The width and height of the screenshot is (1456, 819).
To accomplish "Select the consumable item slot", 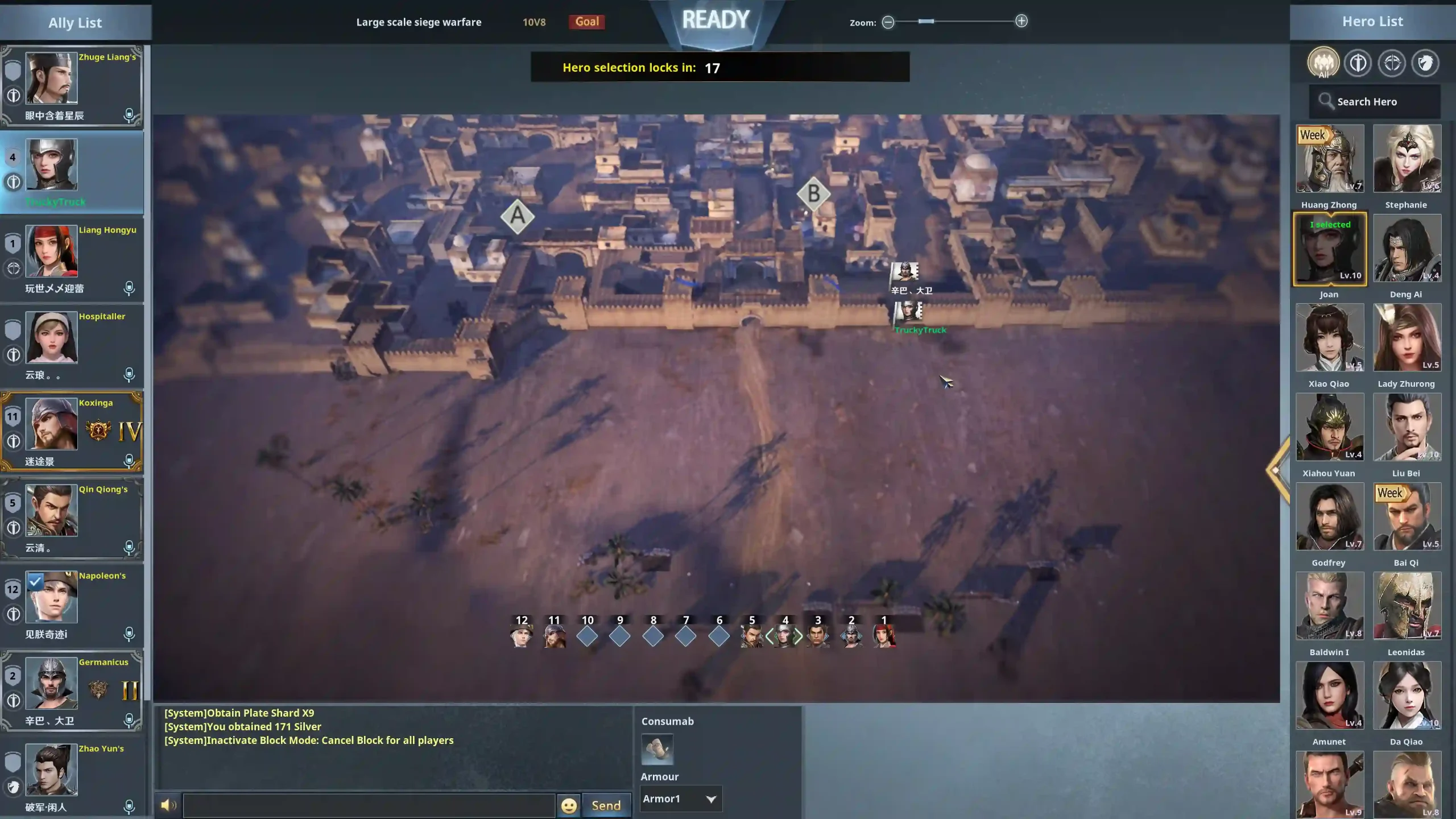I will point(657,749).
